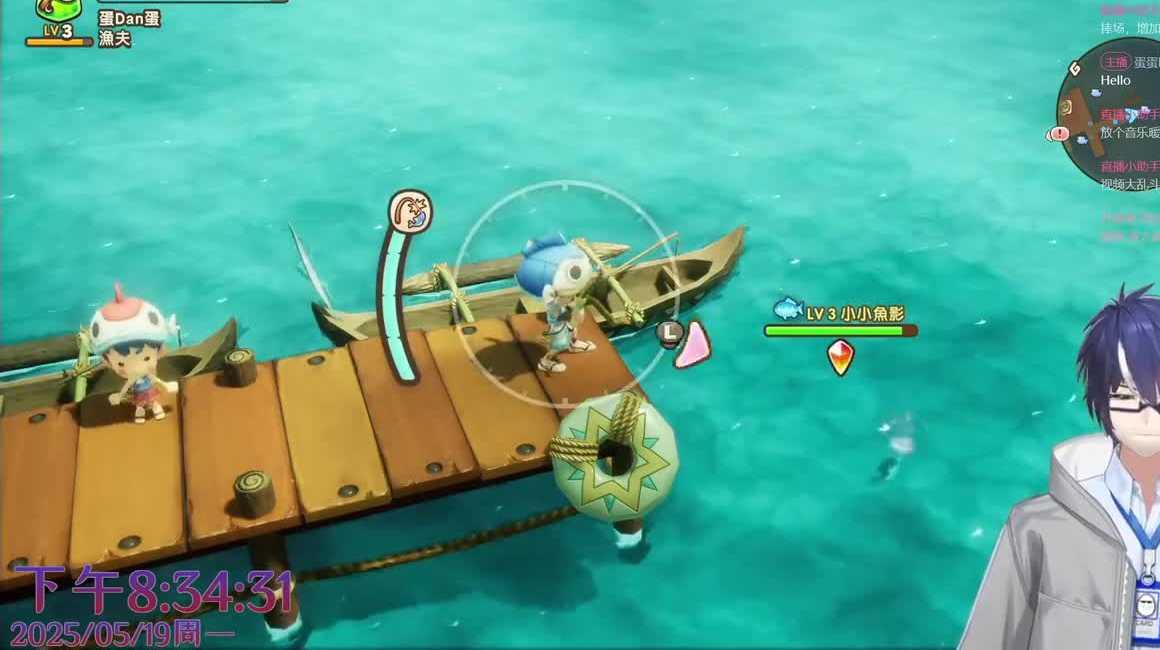Click the green Life badge beside 蛋Dan蛋
The image size is (1160, 650).
coord(59,16)
